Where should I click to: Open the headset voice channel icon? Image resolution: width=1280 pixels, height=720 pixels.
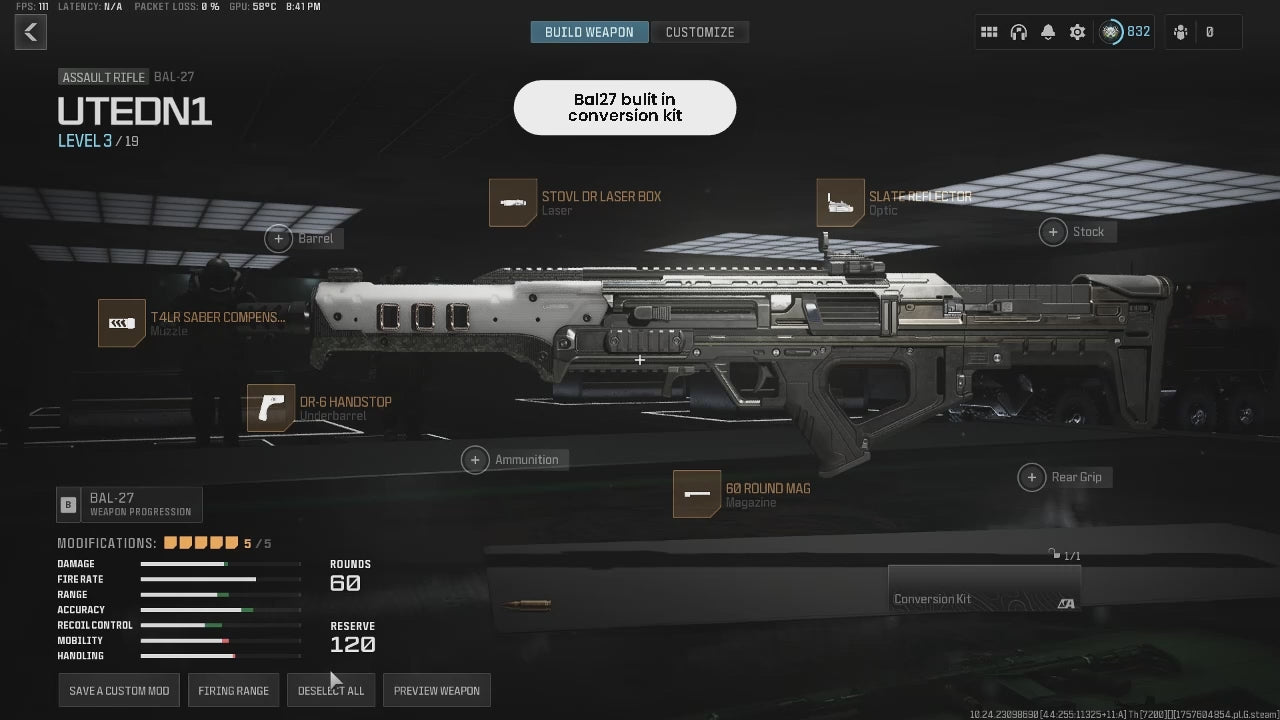(1018, 32)
